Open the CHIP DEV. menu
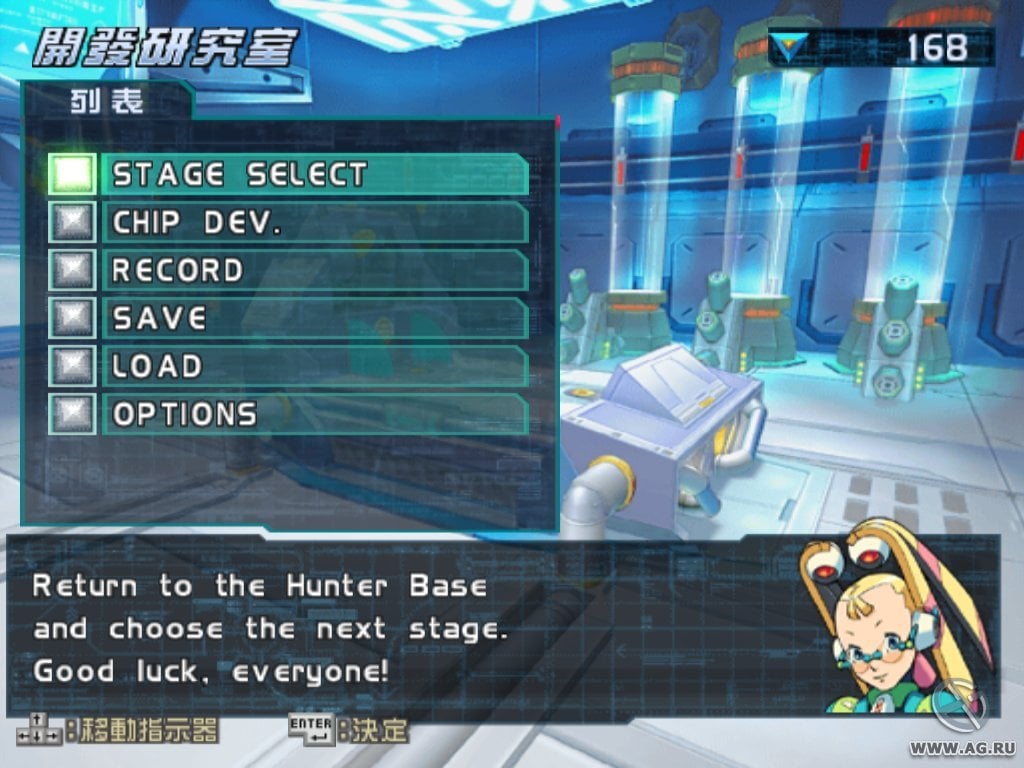 pos(314,223)
